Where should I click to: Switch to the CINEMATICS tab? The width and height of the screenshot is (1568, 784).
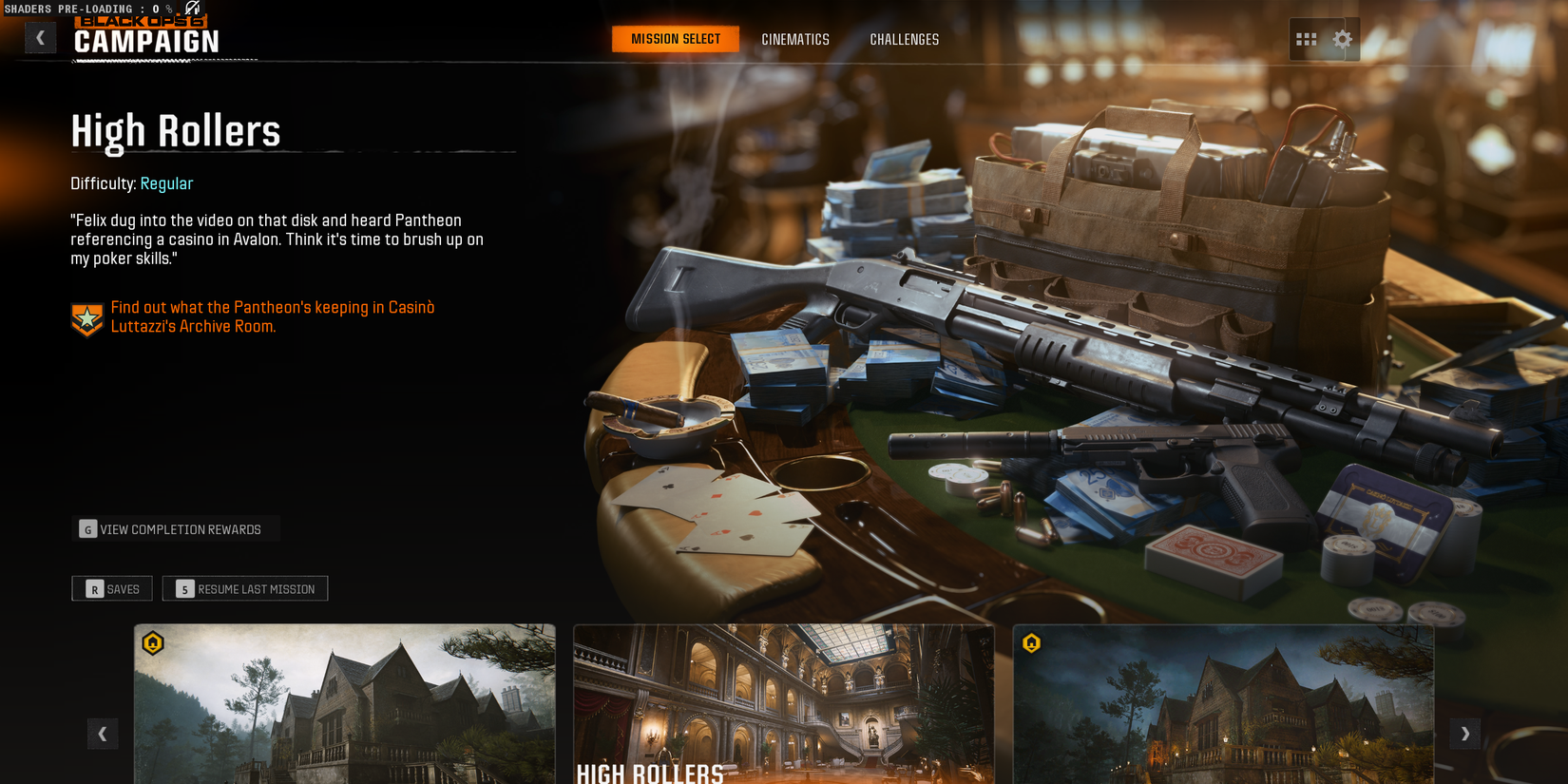(x=794, y=39)
